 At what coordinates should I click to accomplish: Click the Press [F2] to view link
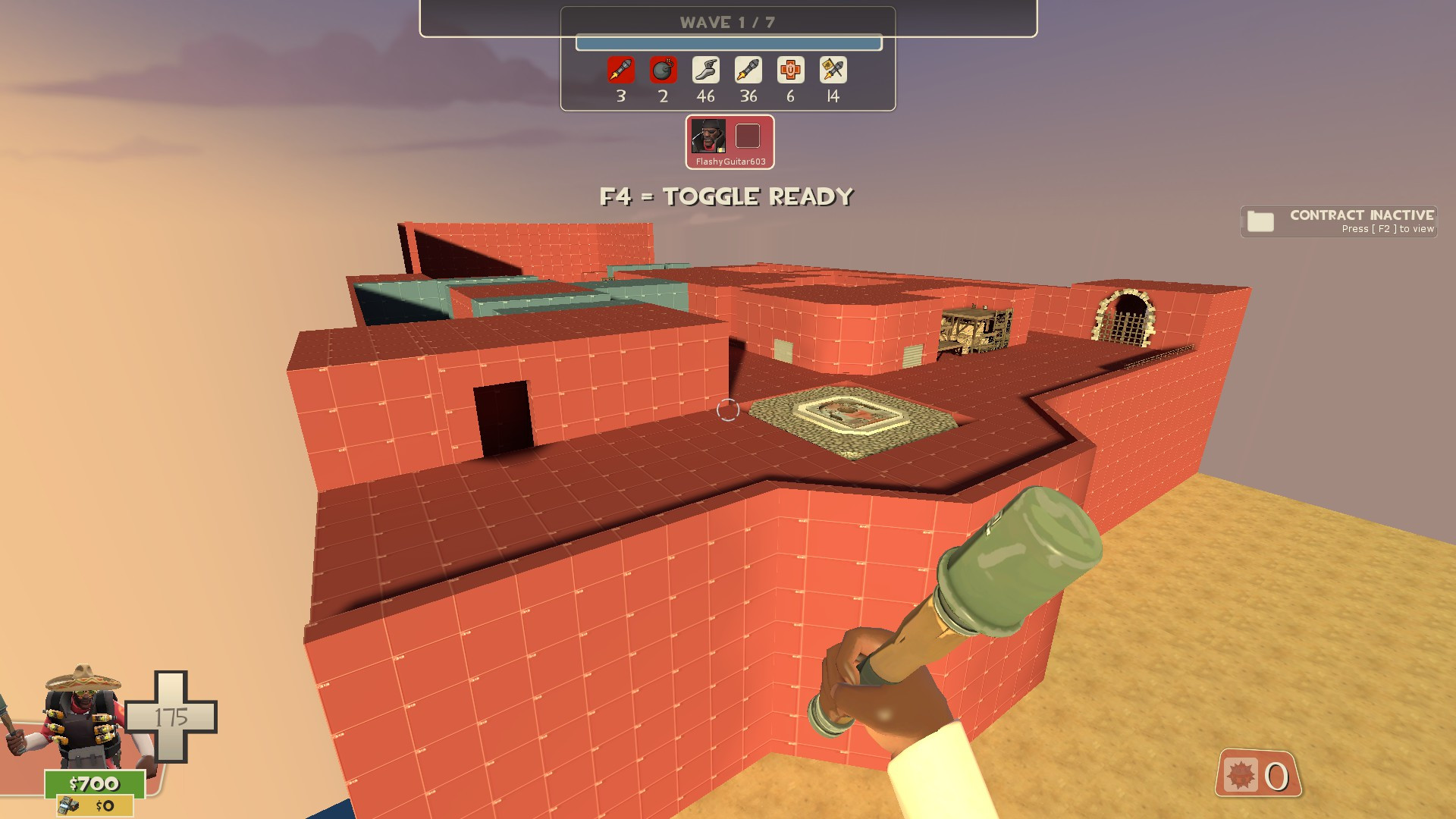(1387, 229)
